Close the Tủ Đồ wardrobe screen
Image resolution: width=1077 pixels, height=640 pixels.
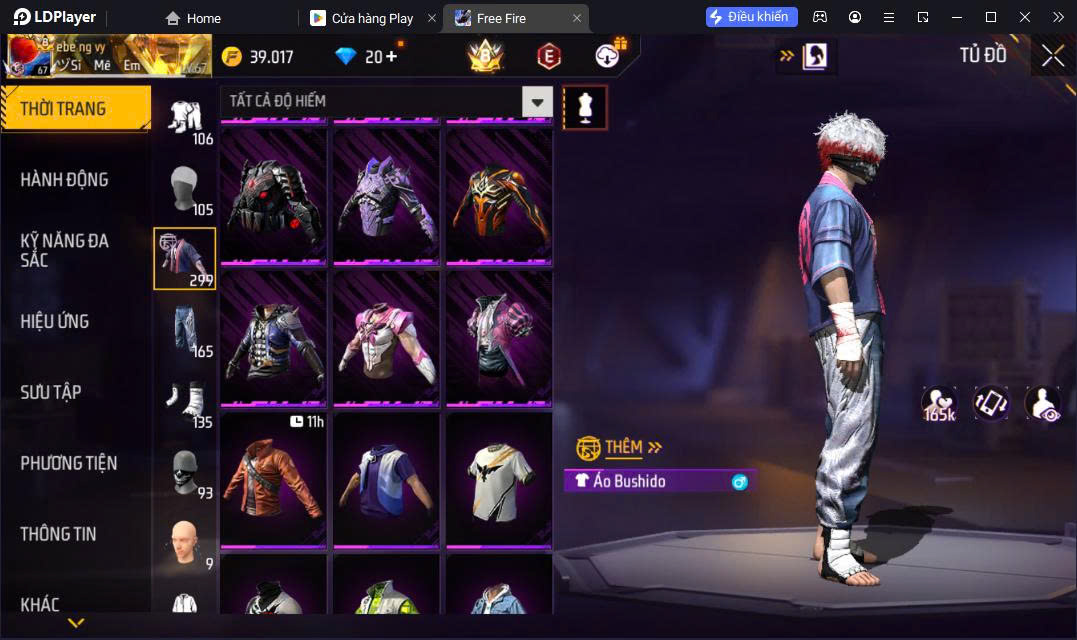1053,56
